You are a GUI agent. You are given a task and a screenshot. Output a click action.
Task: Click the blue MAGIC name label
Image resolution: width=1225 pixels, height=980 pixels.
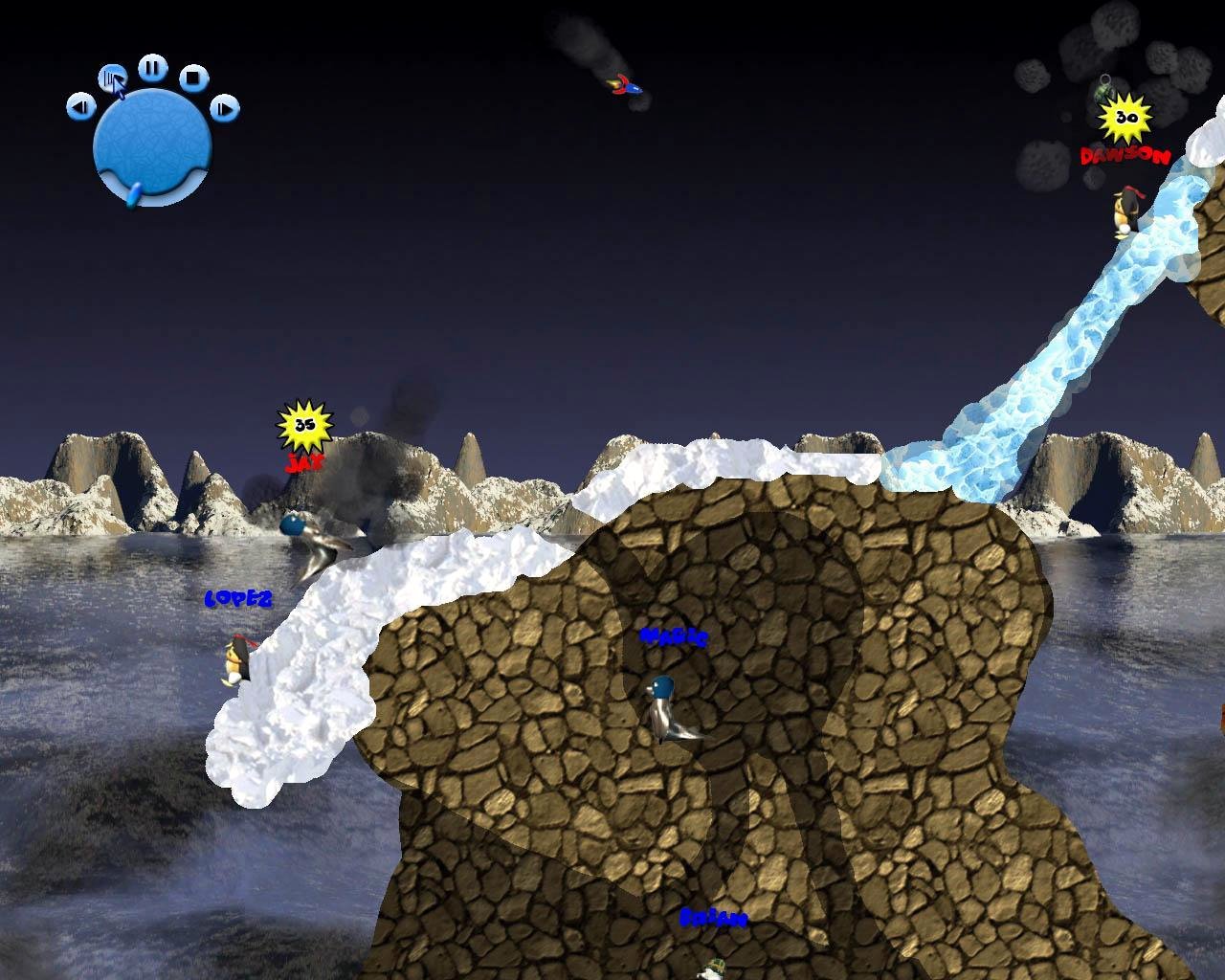pos(673,636)
